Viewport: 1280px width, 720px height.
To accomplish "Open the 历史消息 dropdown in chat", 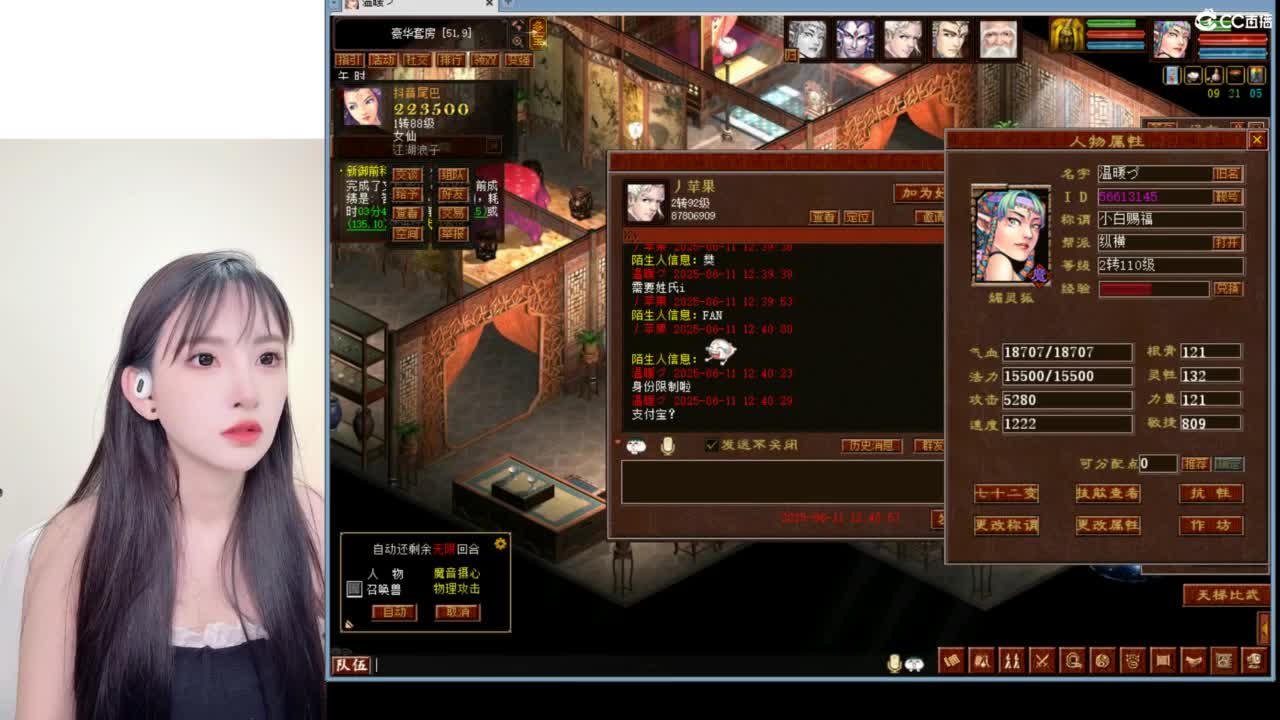I will tap(870, 447).
